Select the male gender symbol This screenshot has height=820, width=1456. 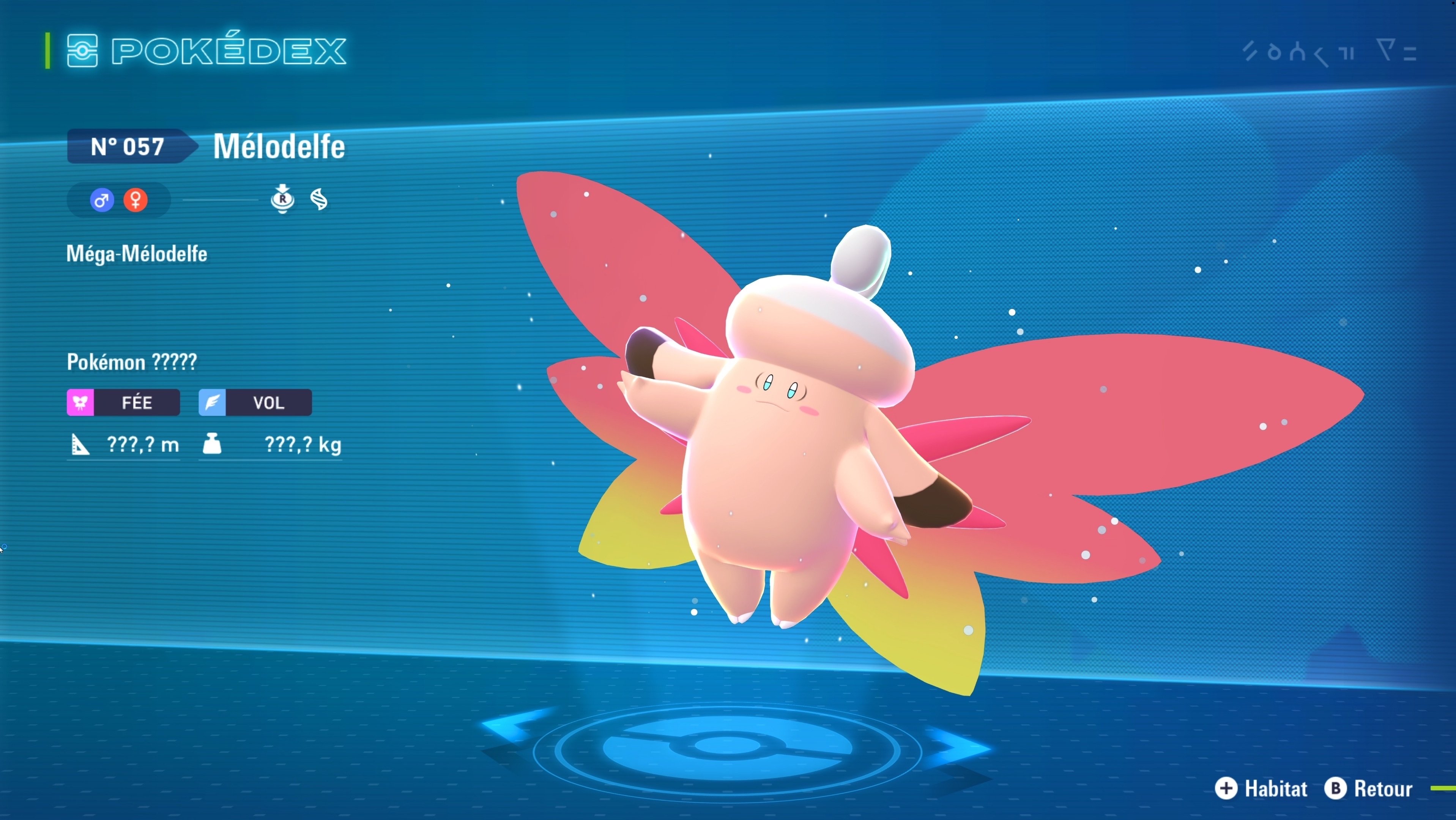[102, 200]
